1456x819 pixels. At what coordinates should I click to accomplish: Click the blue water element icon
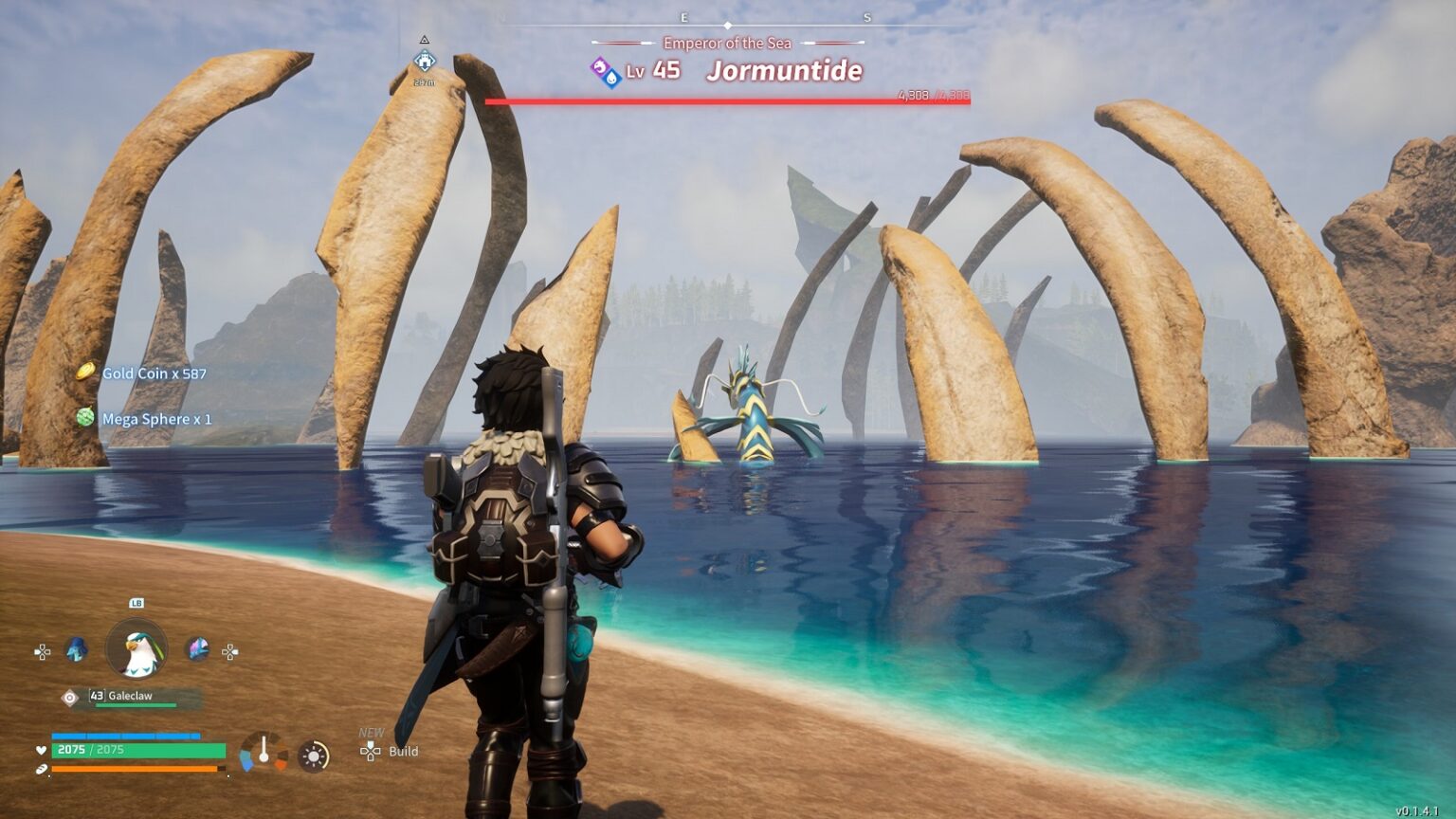612,78
